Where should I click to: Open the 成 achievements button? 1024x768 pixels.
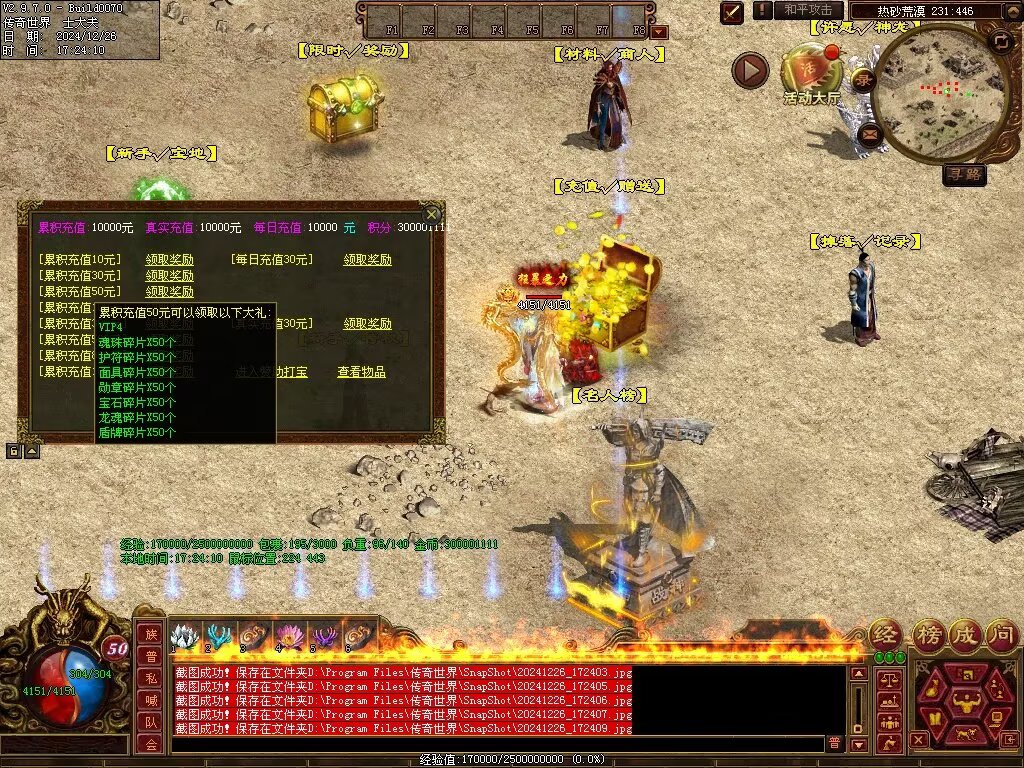(964, 634)
